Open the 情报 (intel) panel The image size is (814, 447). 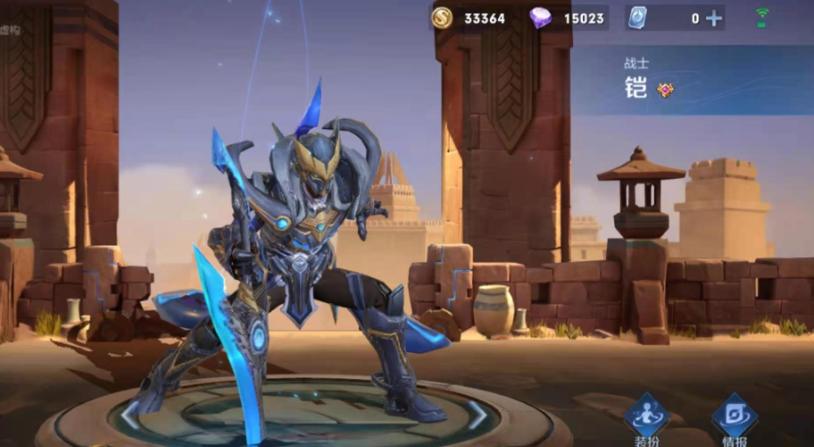(x=734, y=420)
